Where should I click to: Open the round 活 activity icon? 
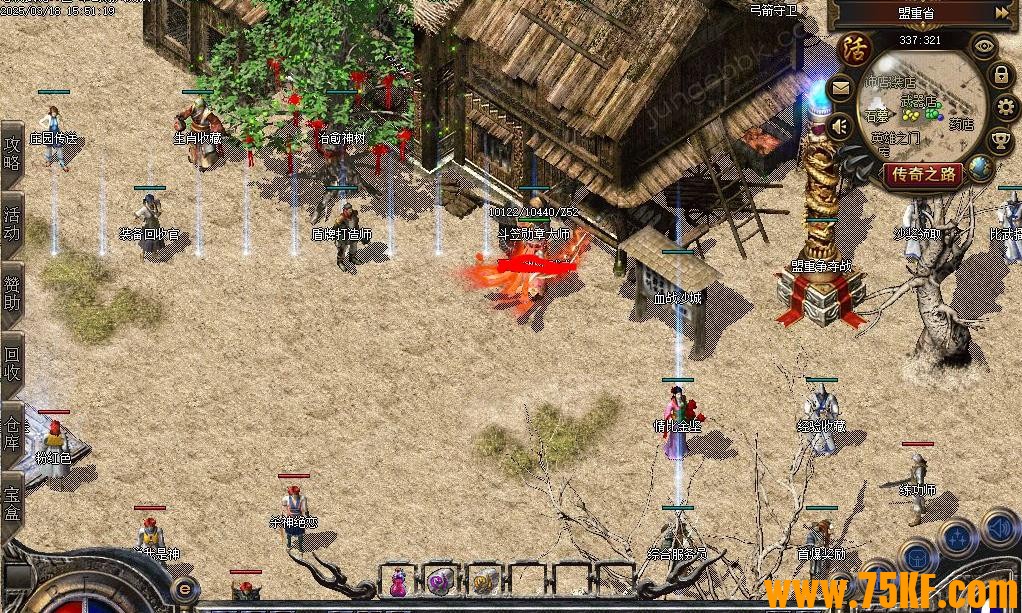click(x=856, y=48)
